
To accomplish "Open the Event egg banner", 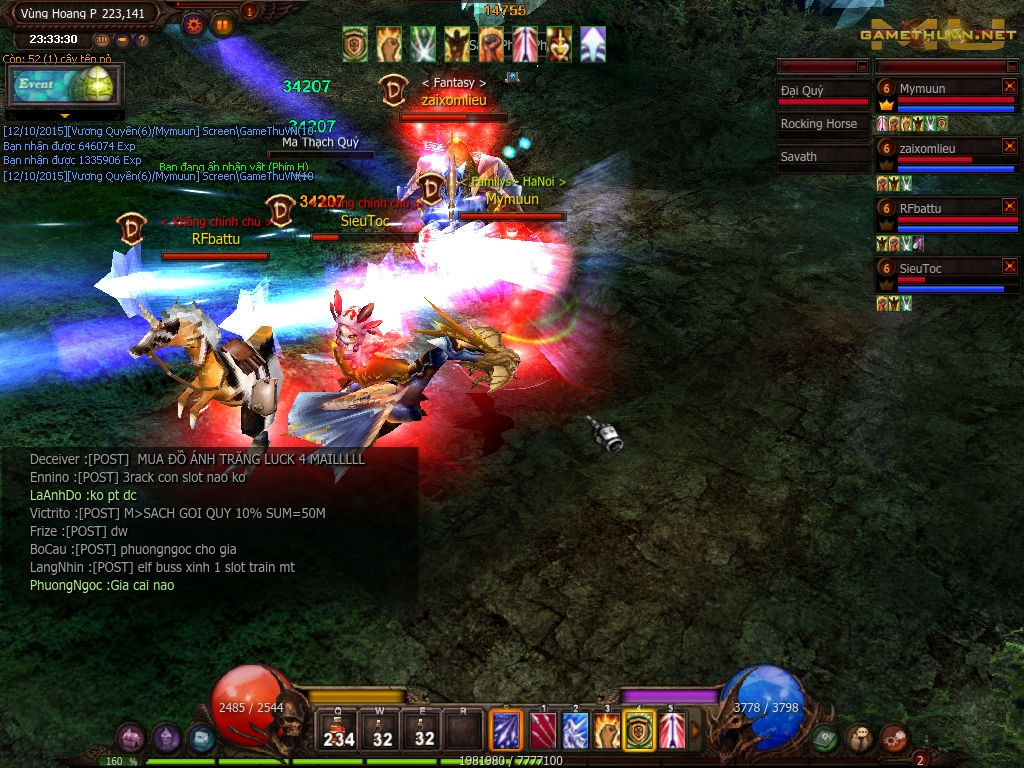I will pos(64,86).
